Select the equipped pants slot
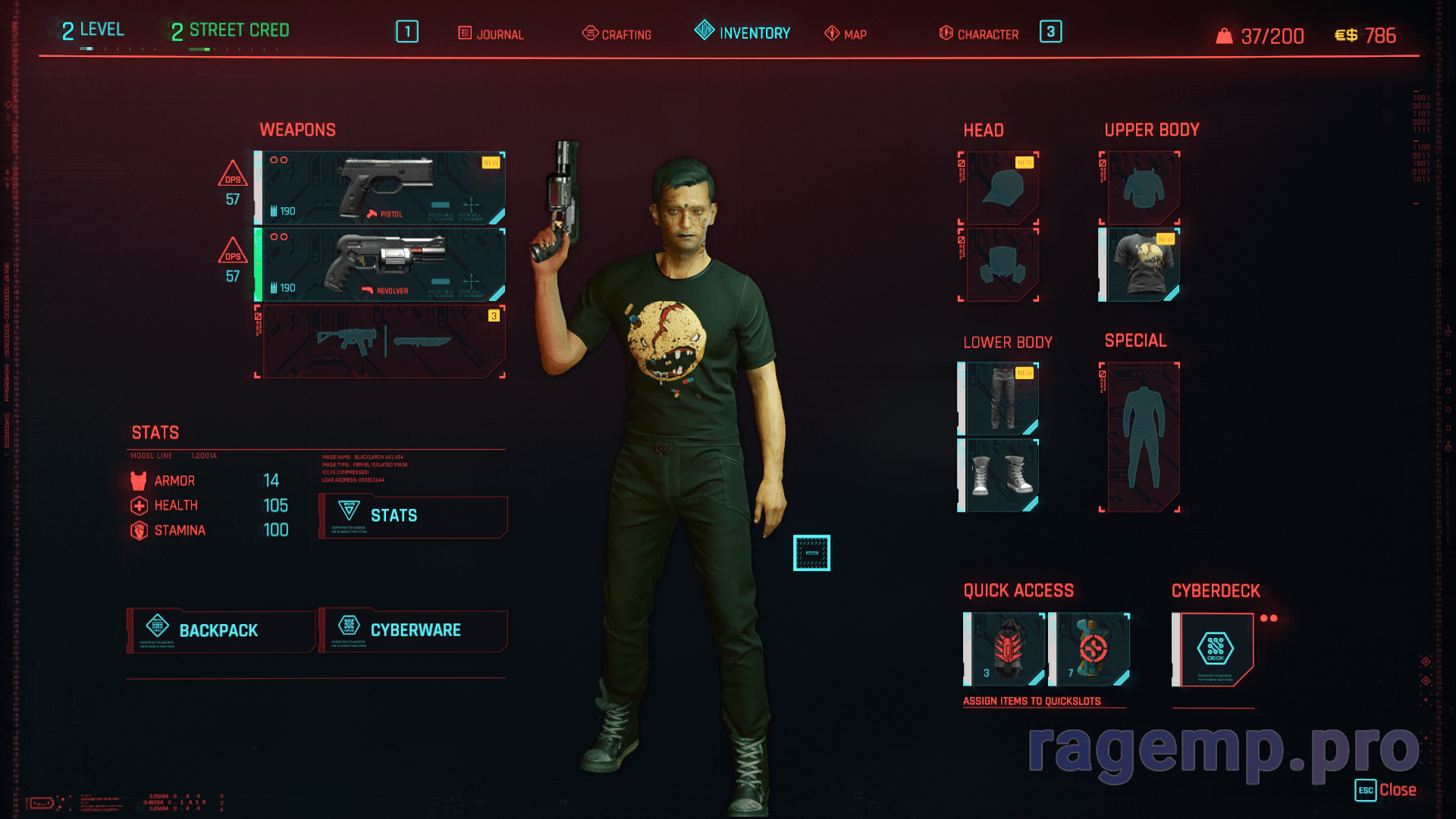 coord(1002,399)
